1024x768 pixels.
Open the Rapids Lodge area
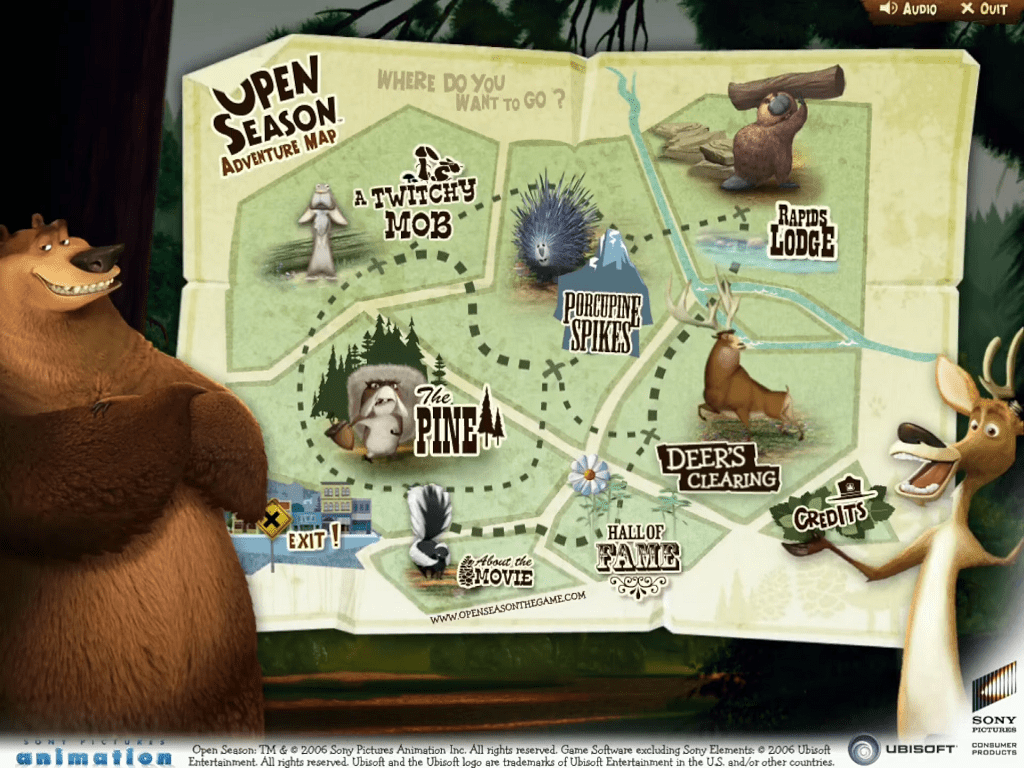[x=802, y=231]
